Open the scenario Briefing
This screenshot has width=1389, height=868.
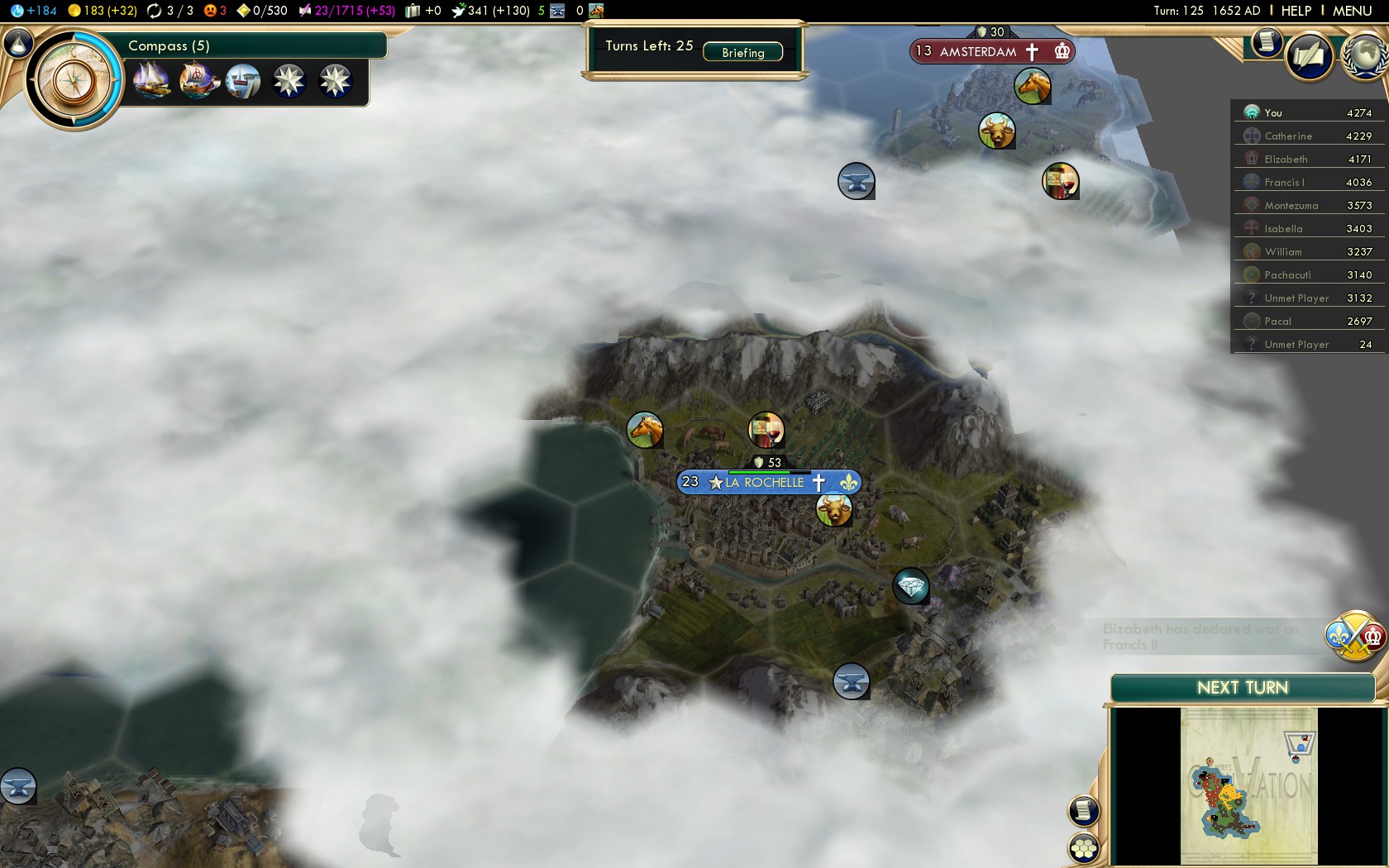point(742,52)
